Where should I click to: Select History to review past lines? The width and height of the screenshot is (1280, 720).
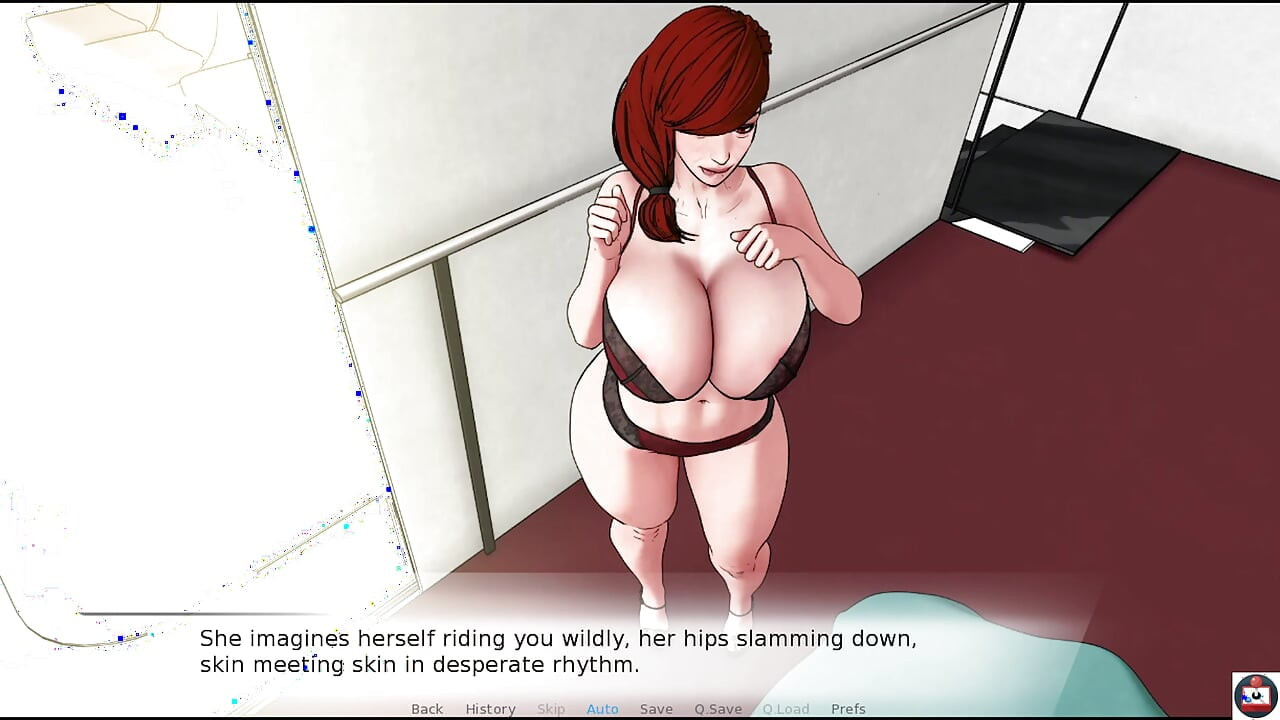point(490,709)
